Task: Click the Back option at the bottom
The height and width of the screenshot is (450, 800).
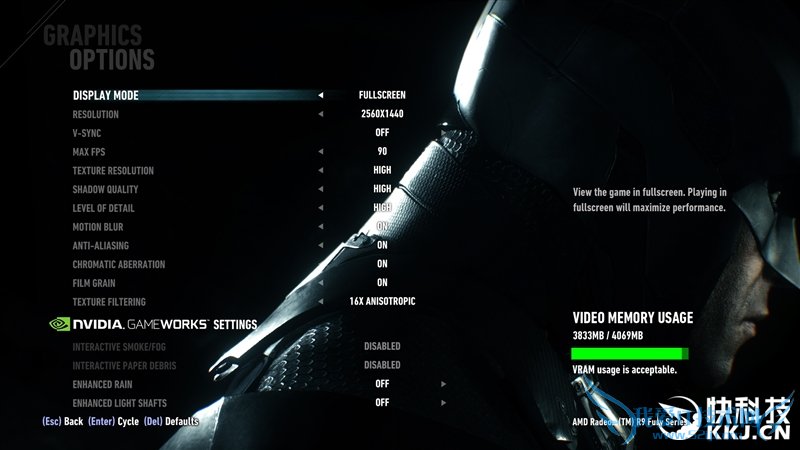Action: tap(73, 422)
